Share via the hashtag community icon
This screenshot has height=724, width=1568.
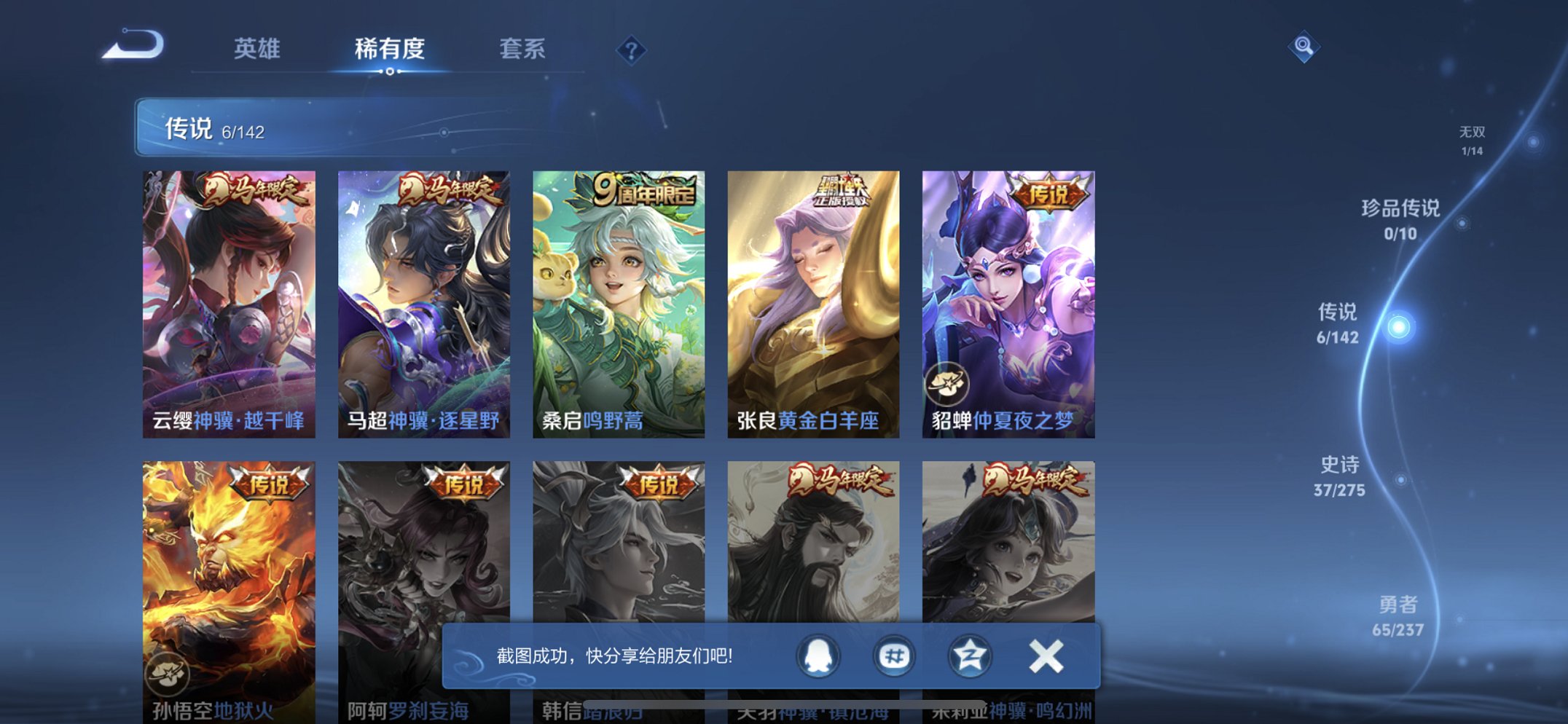point(893,656)
